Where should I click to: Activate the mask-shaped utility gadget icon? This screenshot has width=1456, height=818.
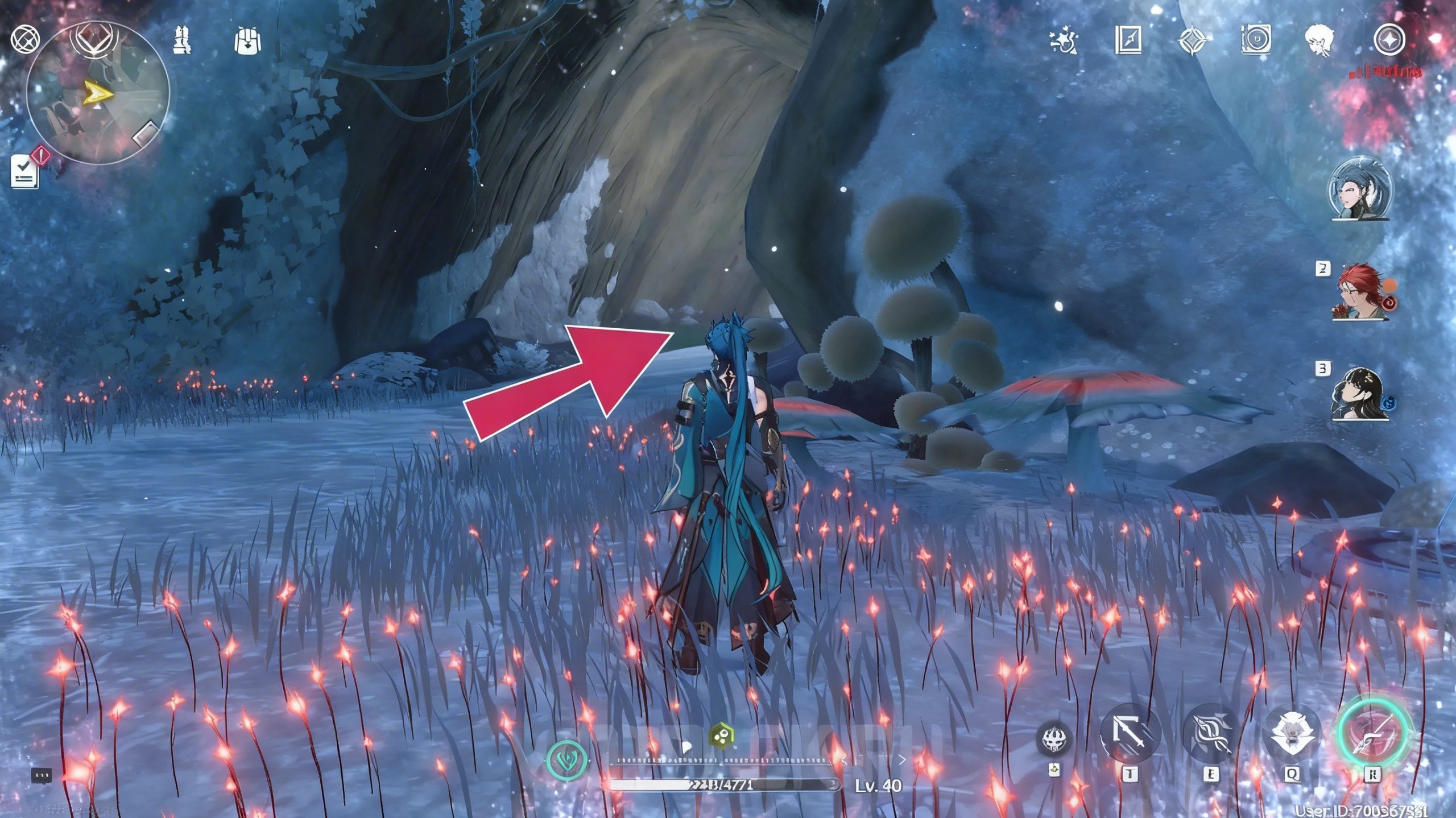pyautogui.click(x=1055, y=740)
